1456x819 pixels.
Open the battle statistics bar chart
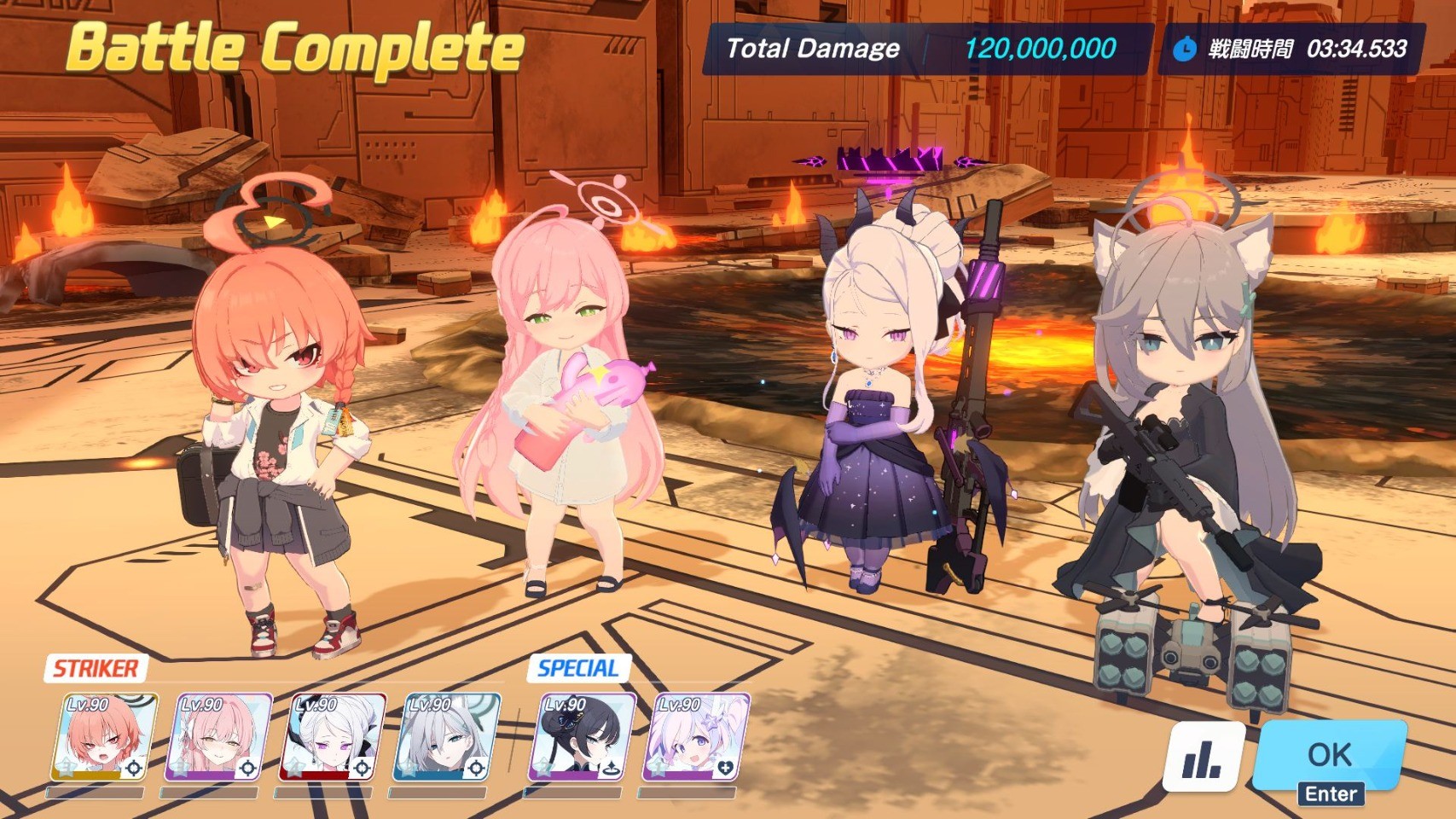1203,758
